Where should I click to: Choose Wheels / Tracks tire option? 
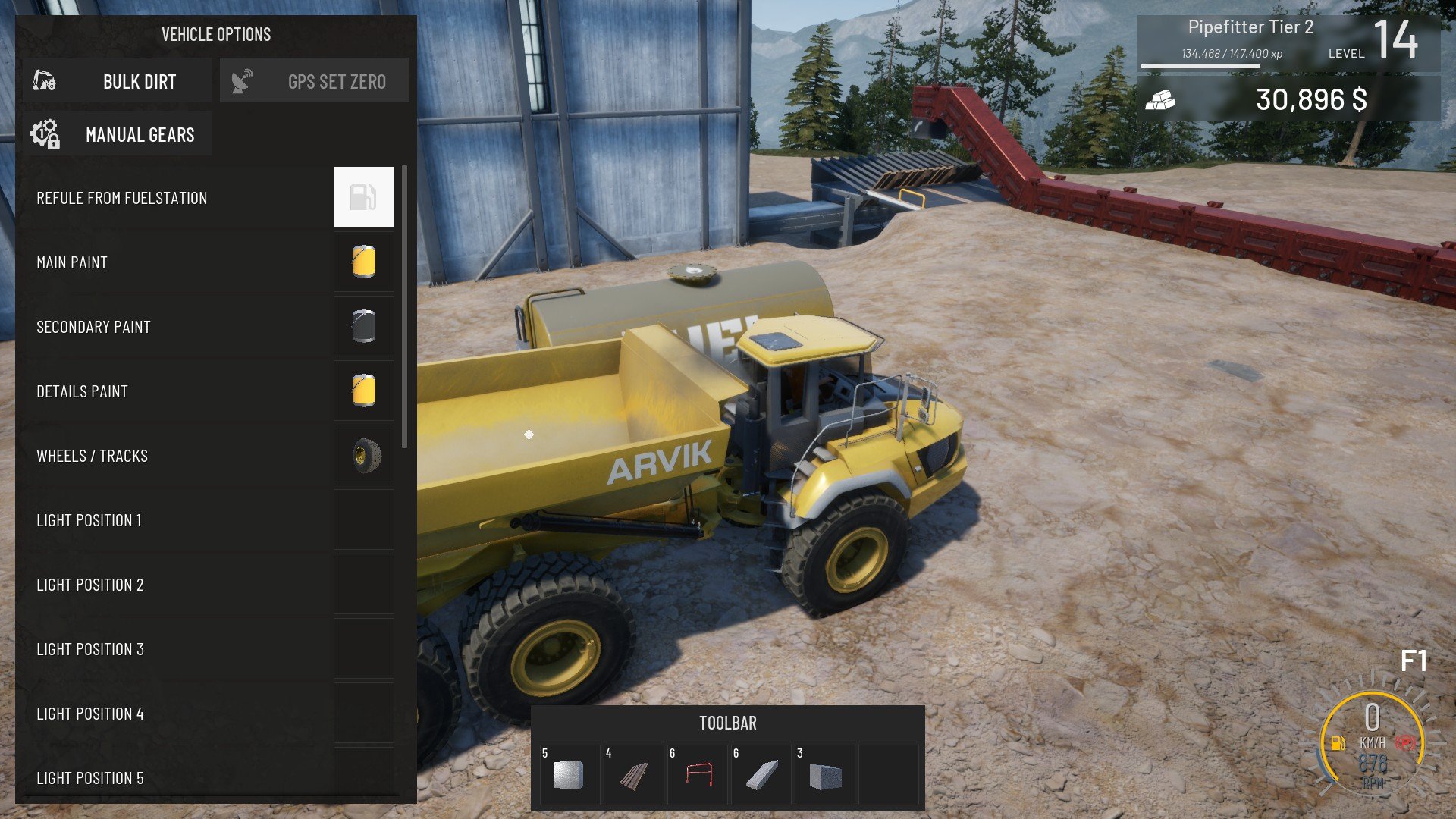(364, 455)
